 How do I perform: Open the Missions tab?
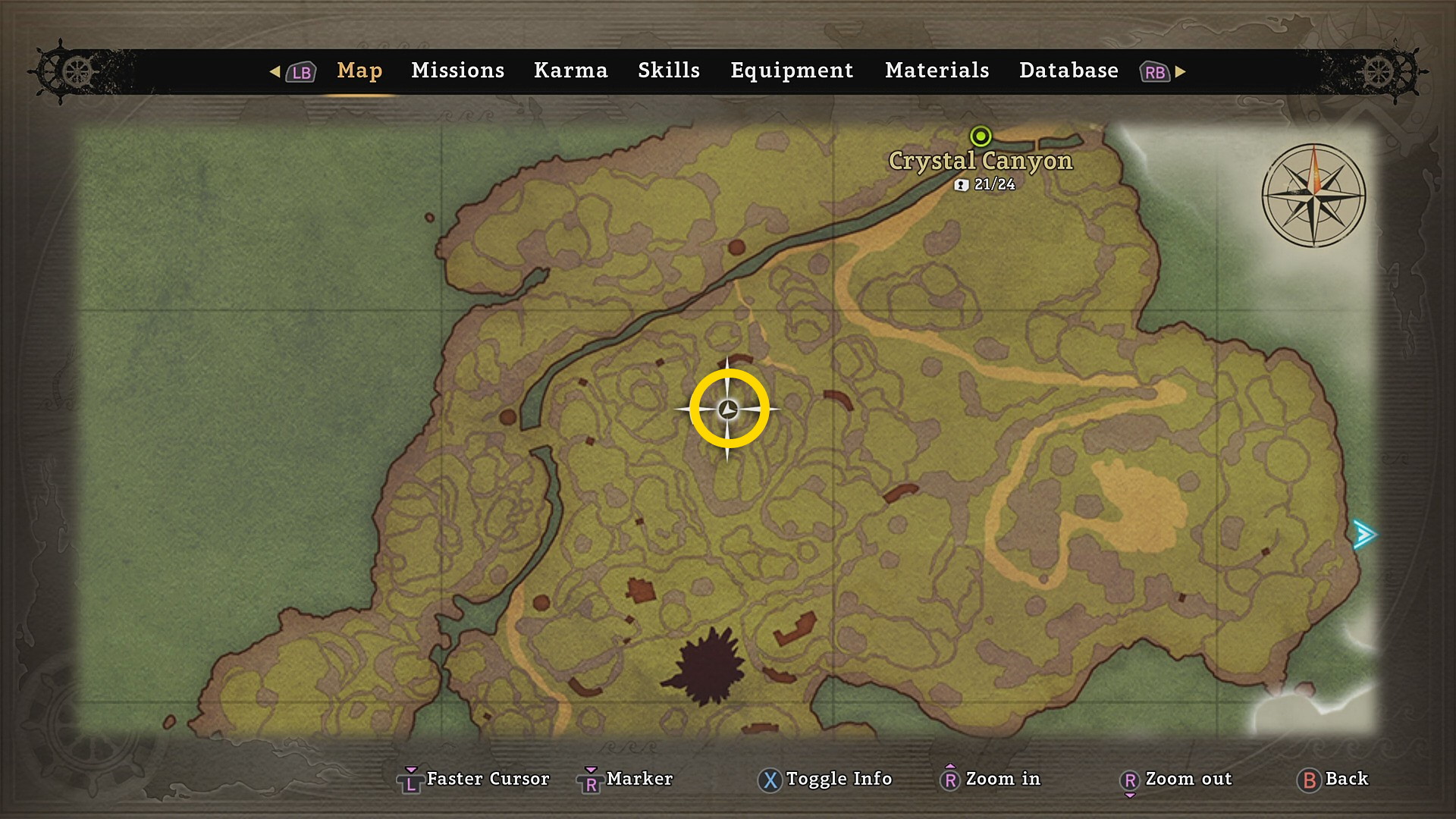click(x=457, y=71)
